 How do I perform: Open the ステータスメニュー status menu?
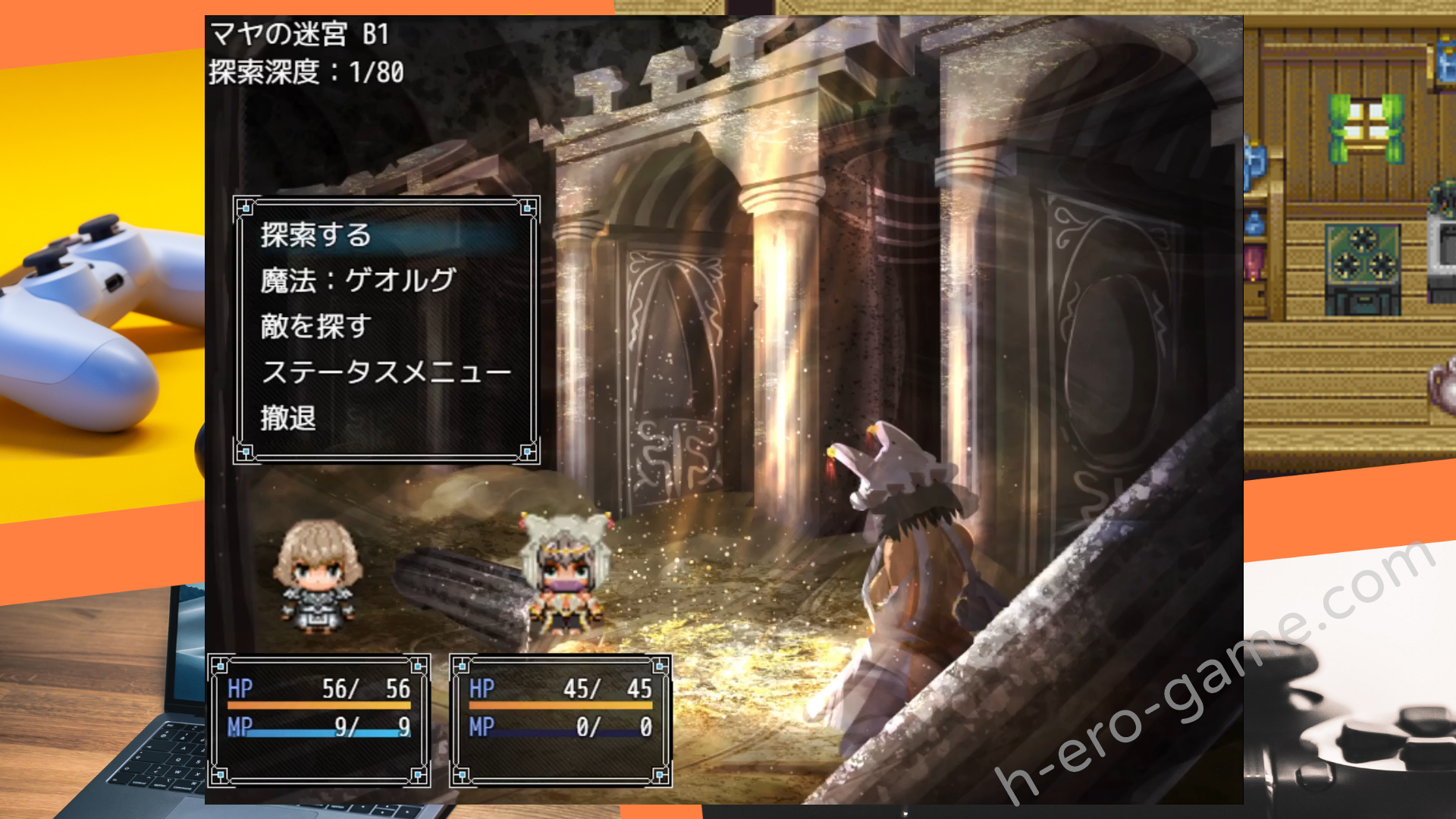(385, 372)
